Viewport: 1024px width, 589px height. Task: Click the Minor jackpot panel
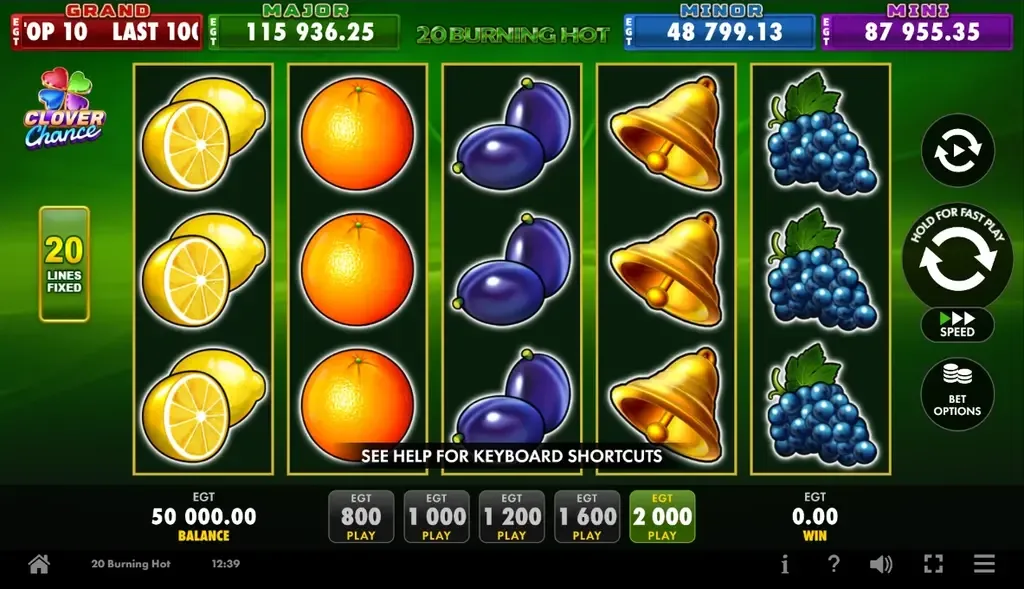click(719, 31)
